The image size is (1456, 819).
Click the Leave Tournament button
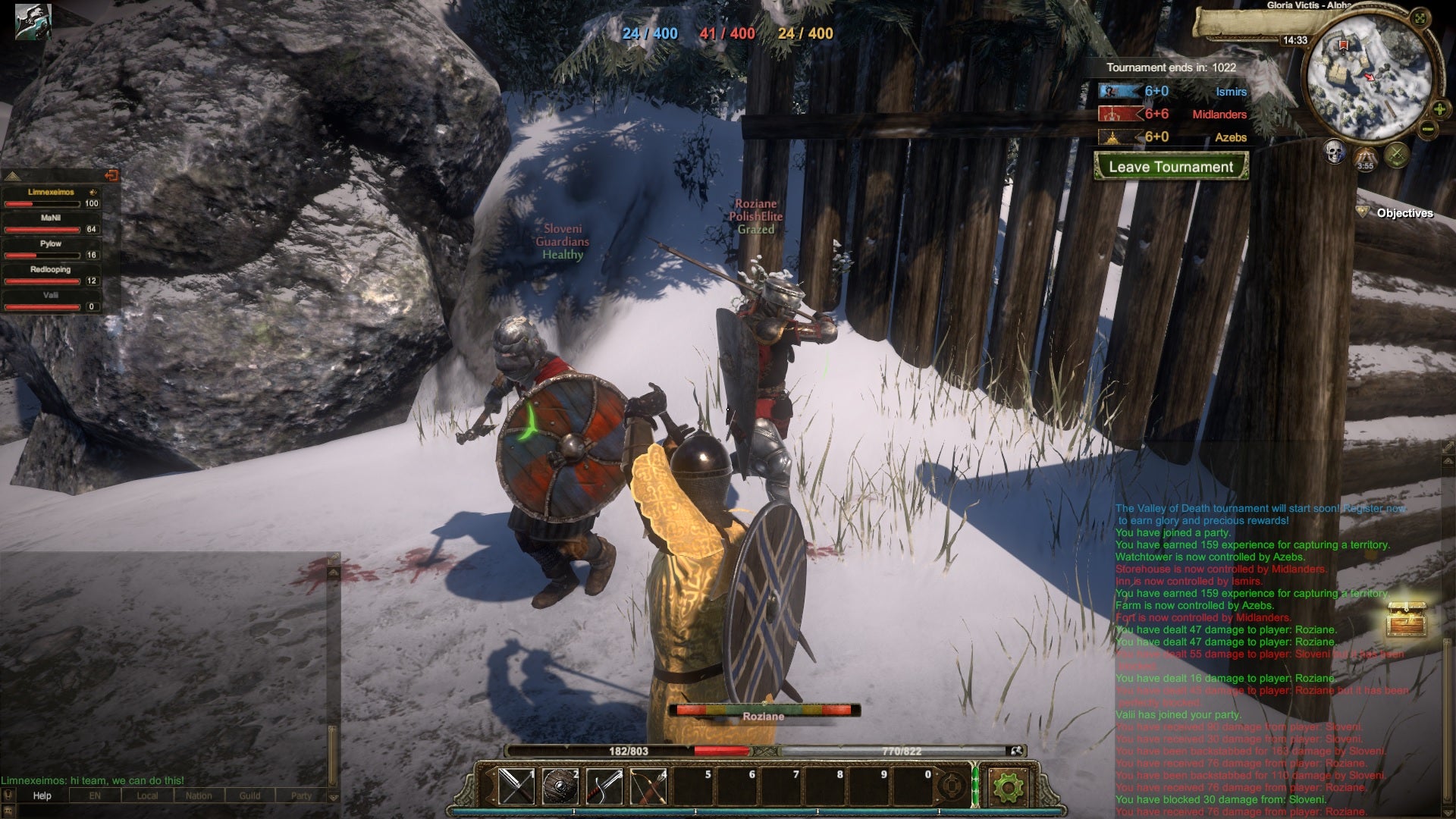(1172, 168)
